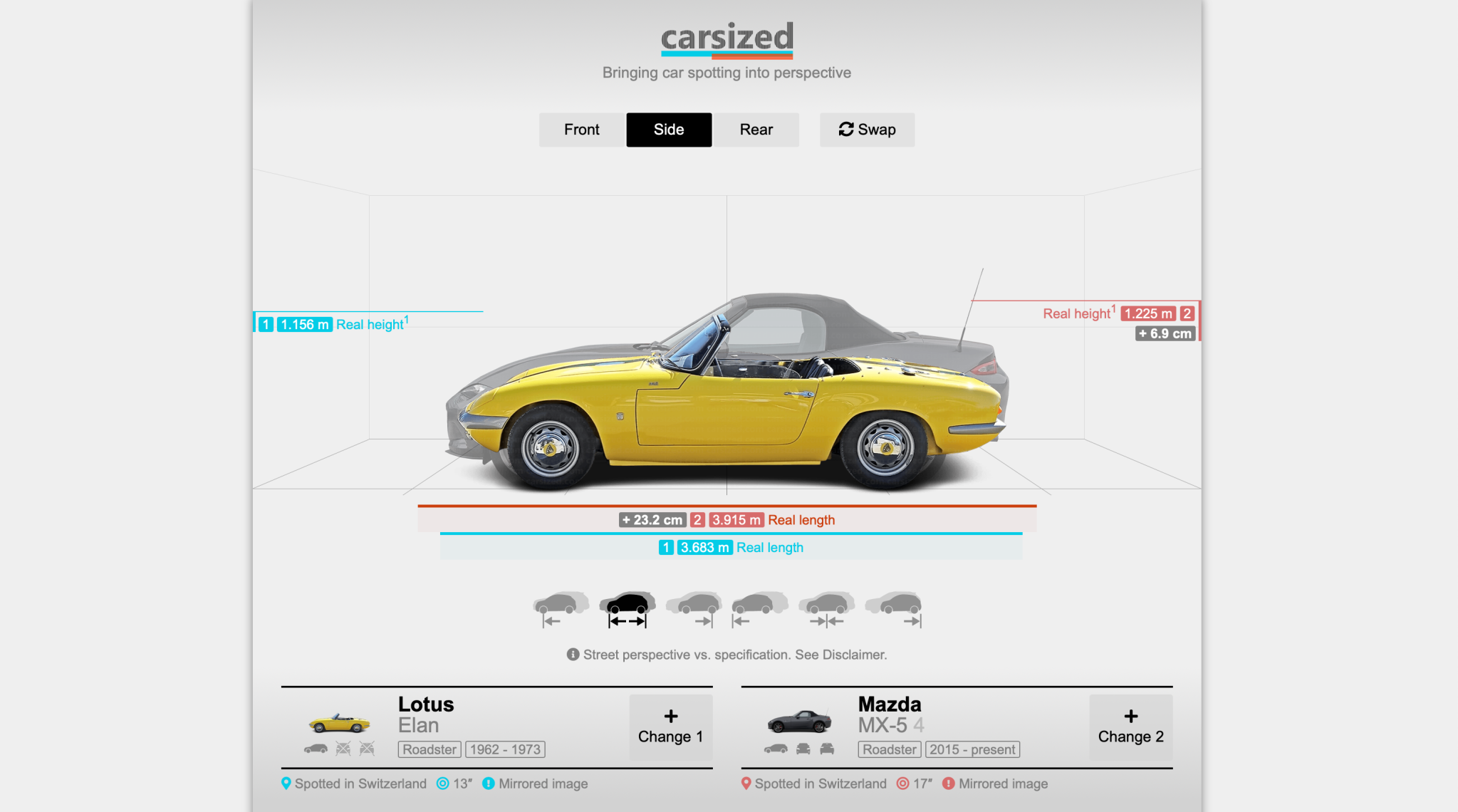This screenshot has width=1458, height=812.
Task: Click the Swap cars button
Action: click(866, 130)
